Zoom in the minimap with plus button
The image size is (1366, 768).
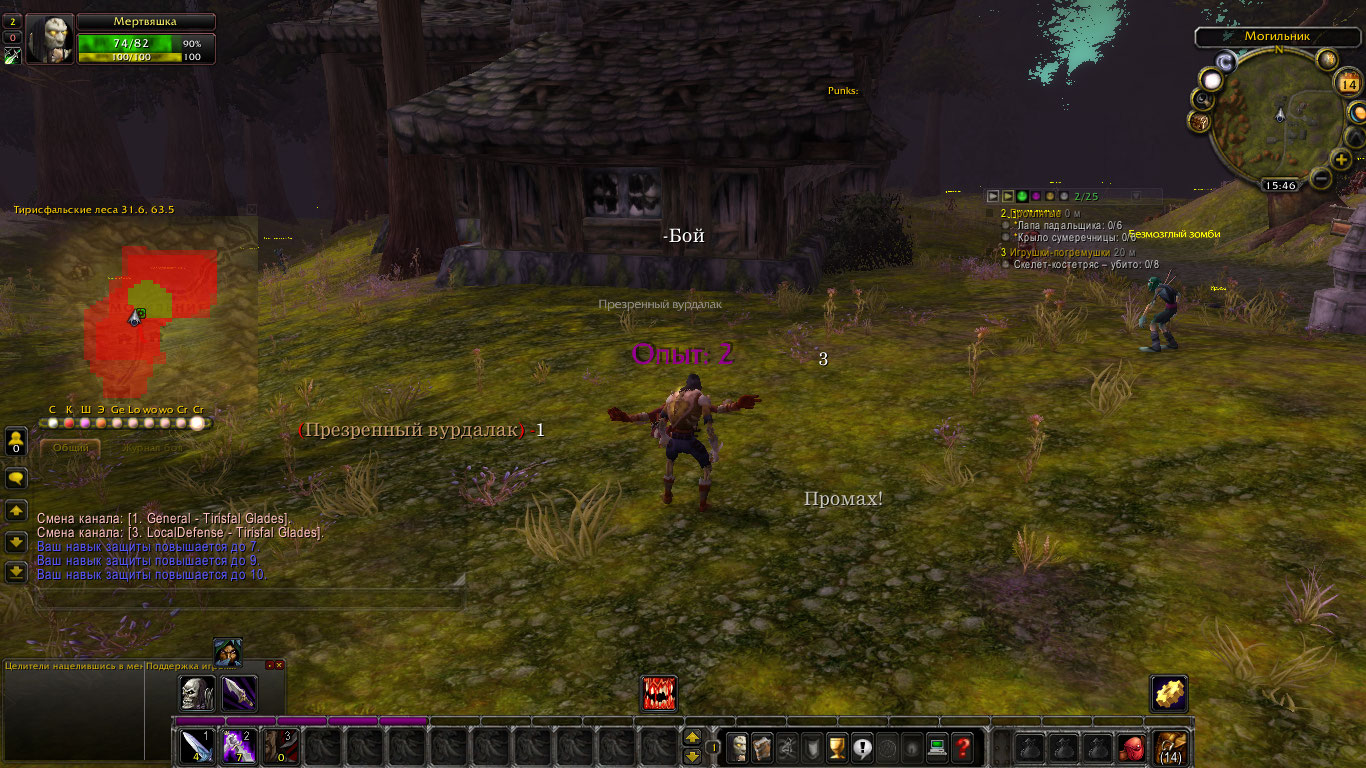[1341, 159]
